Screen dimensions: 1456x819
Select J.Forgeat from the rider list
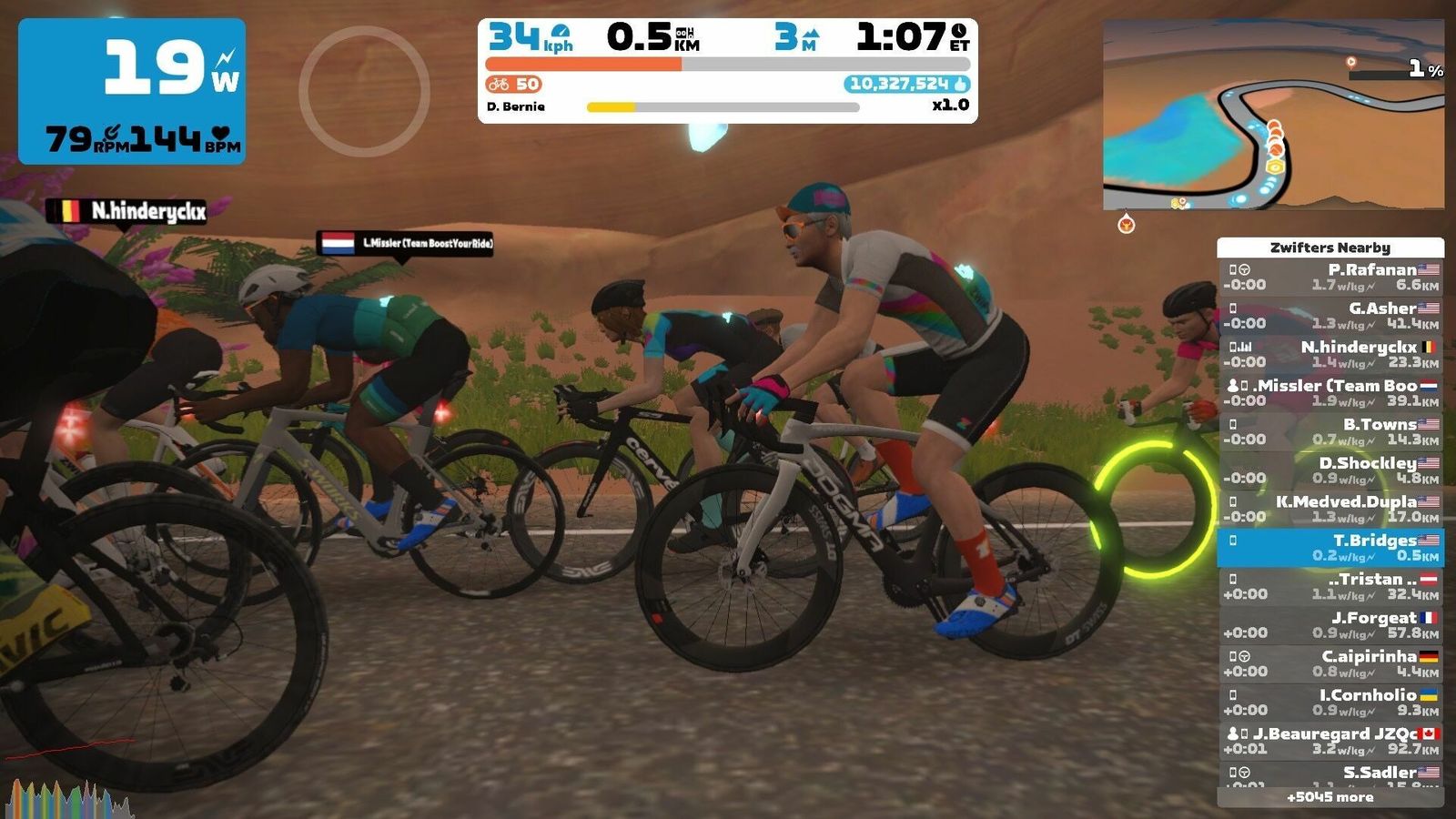point(1330,624)
